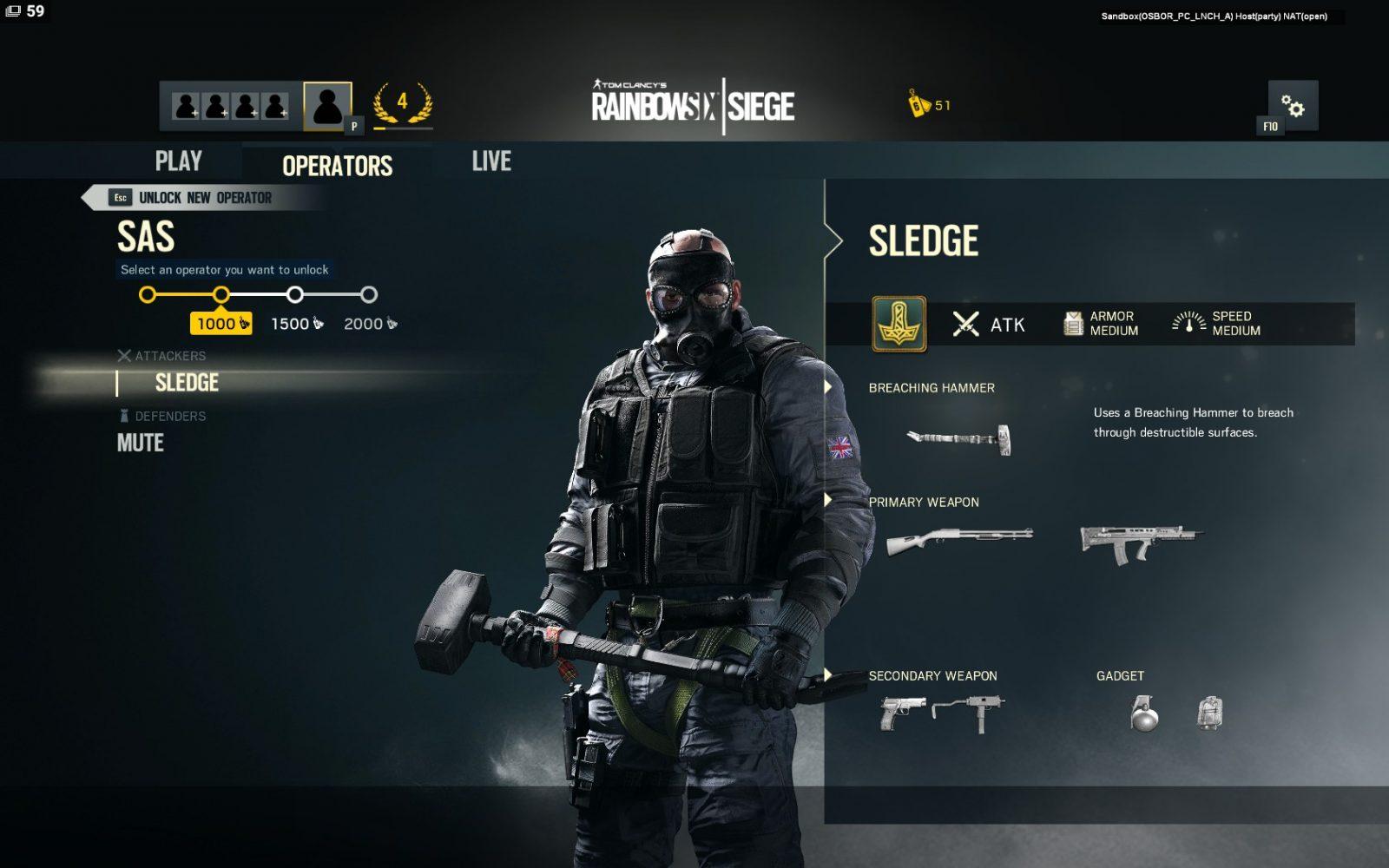Select the 1000 renown unlock cost

click(x=221, y=324)
